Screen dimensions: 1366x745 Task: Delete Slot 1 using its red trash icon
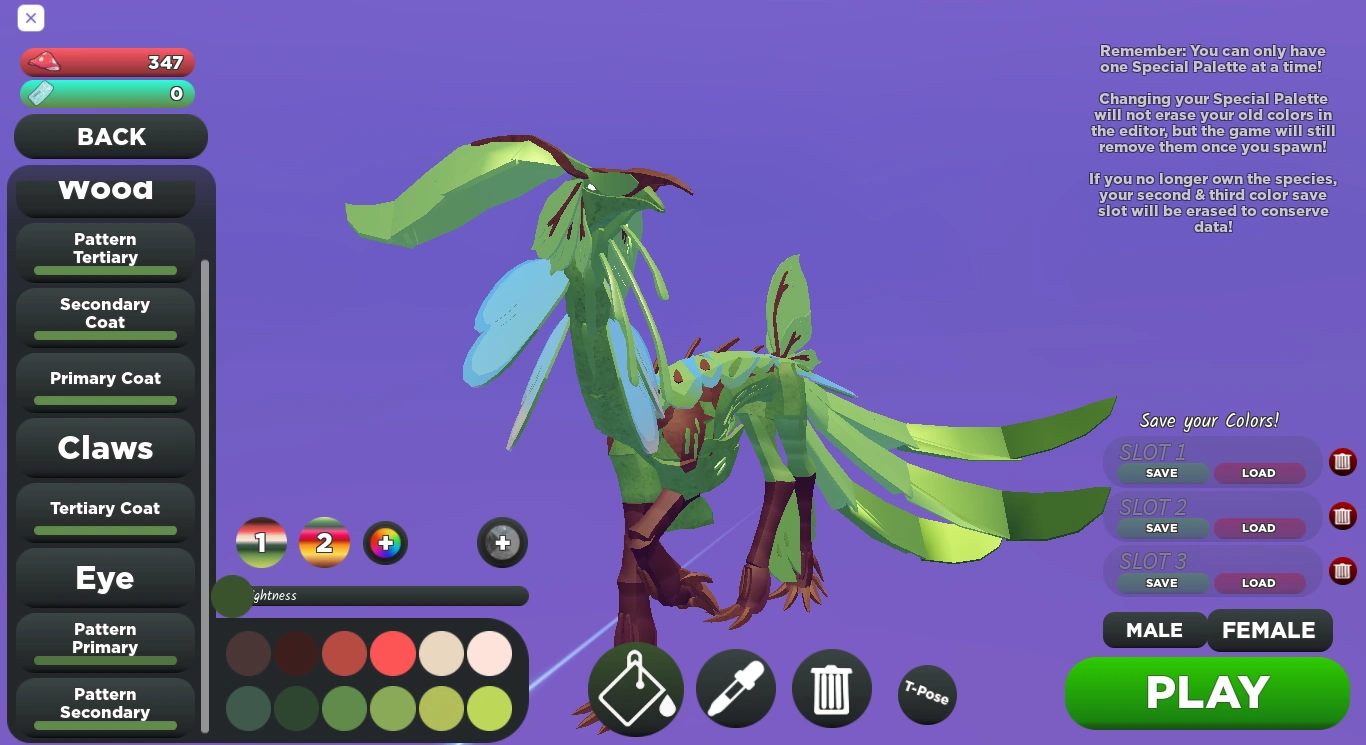(x=1343, y=462)
